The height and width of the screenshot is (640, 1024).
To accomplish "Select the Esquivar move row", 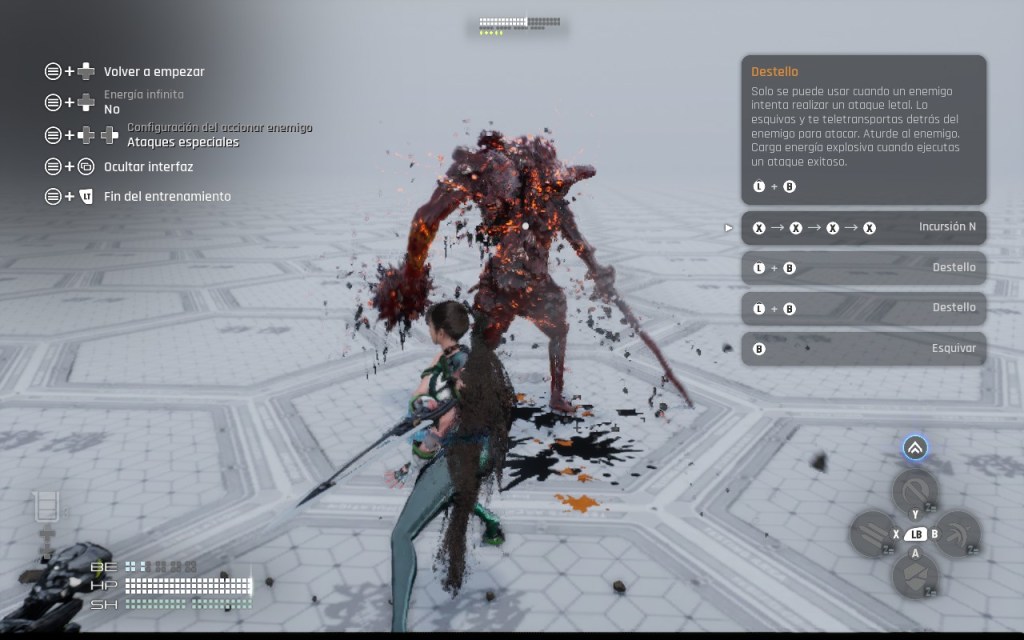I will (863, 348).
